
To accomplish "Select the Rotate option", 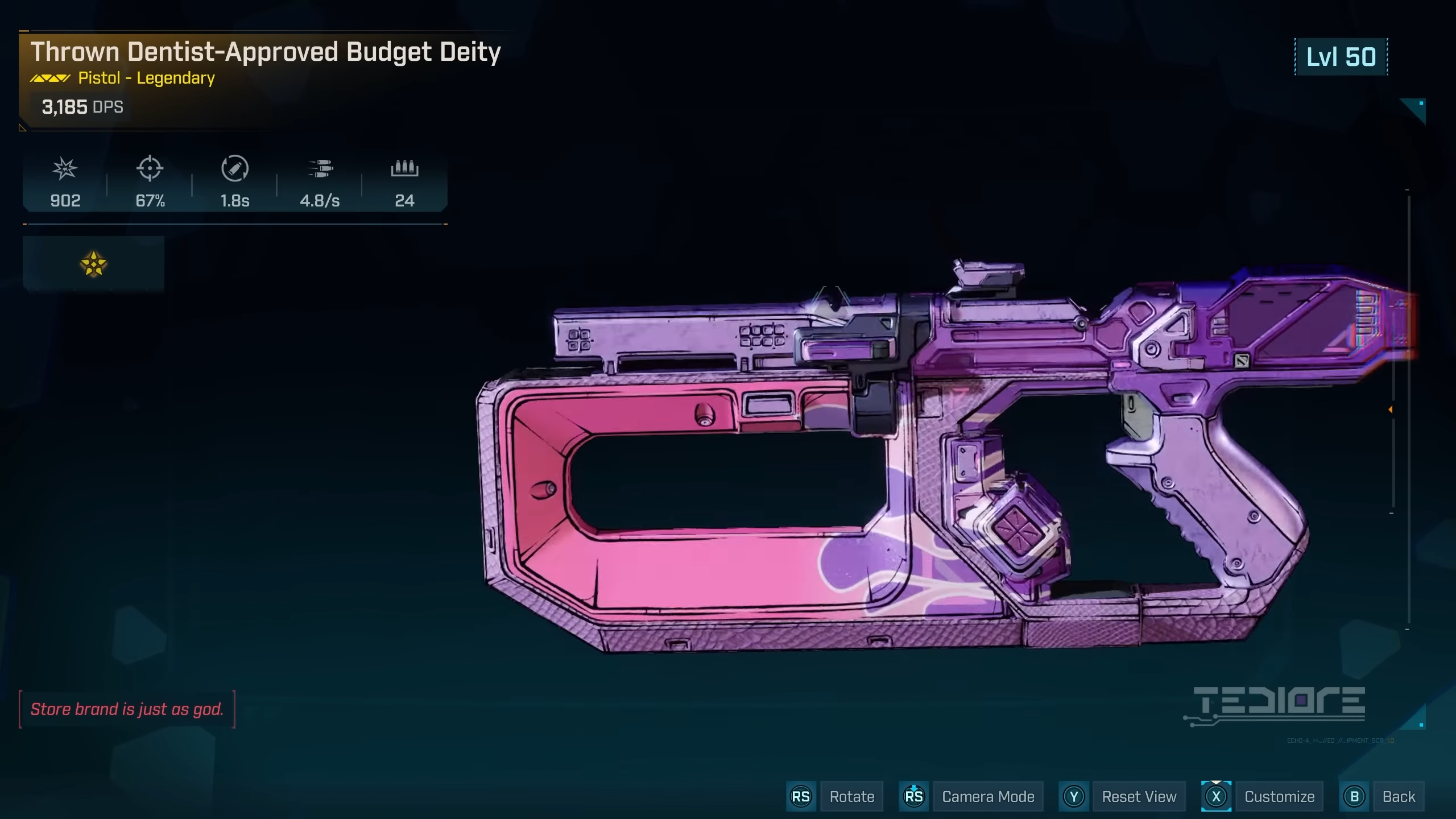I will pyautogui.click(x=851, y=796).
